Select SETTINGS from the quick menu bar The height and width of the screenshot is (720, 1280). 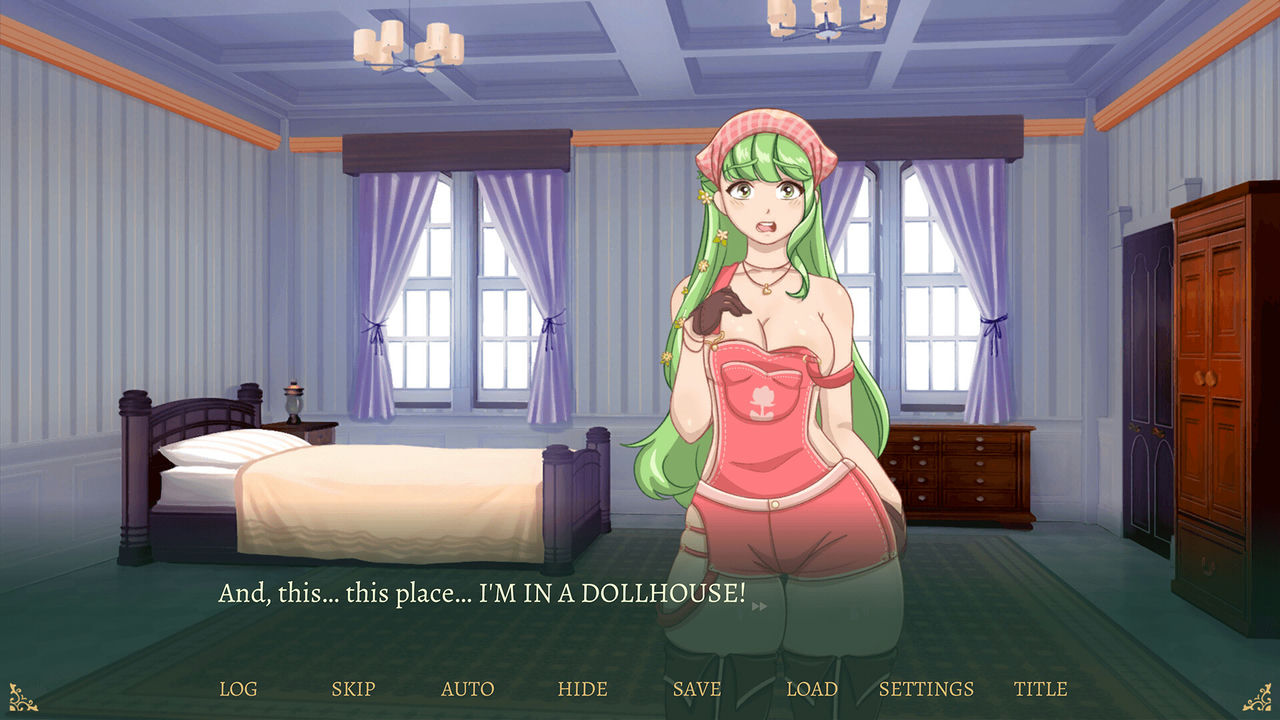point(926,689)
